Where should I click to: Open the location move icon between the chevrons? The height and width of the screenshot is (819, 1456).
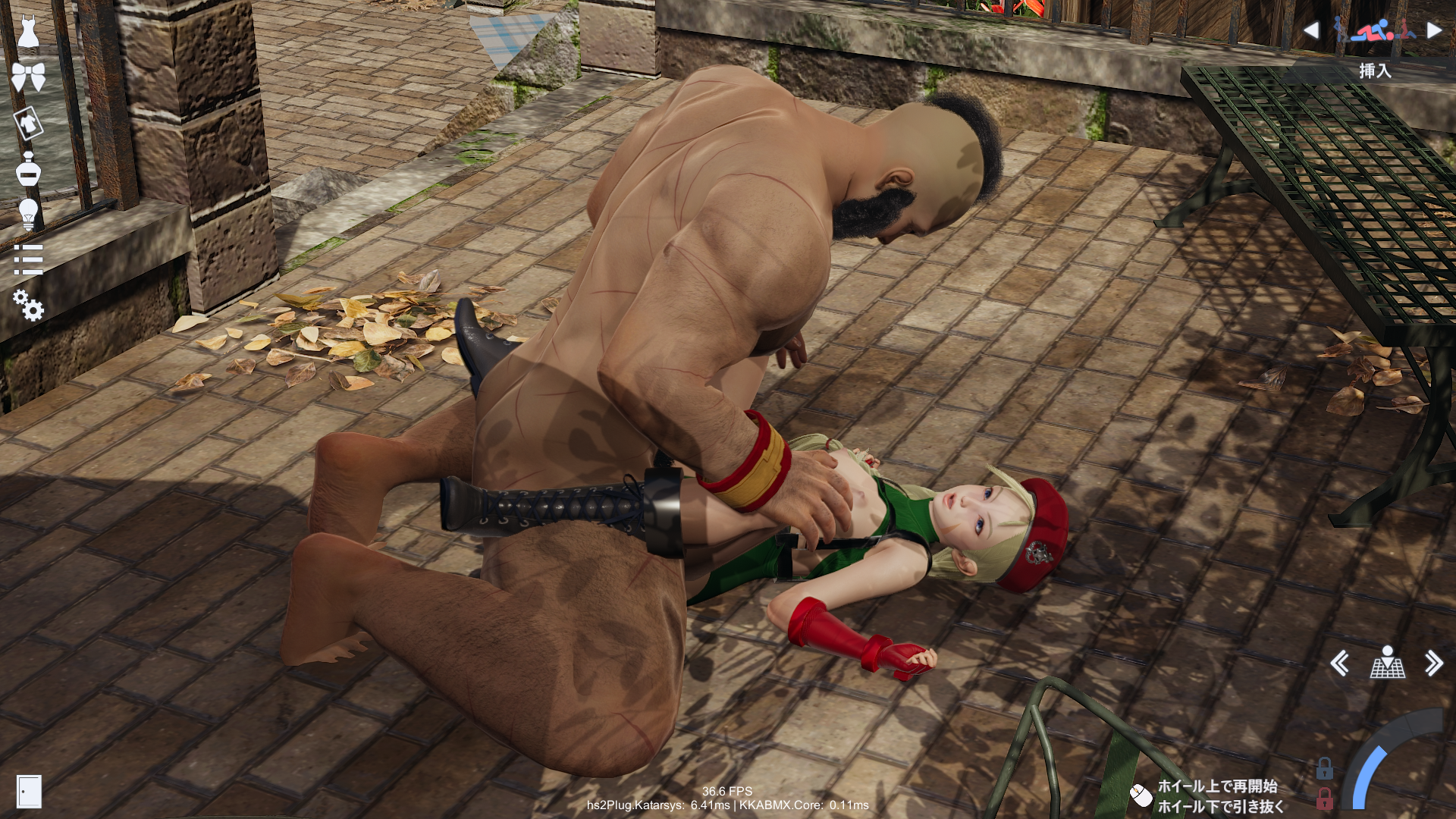pyautogui.click(x=1387, y=663)
